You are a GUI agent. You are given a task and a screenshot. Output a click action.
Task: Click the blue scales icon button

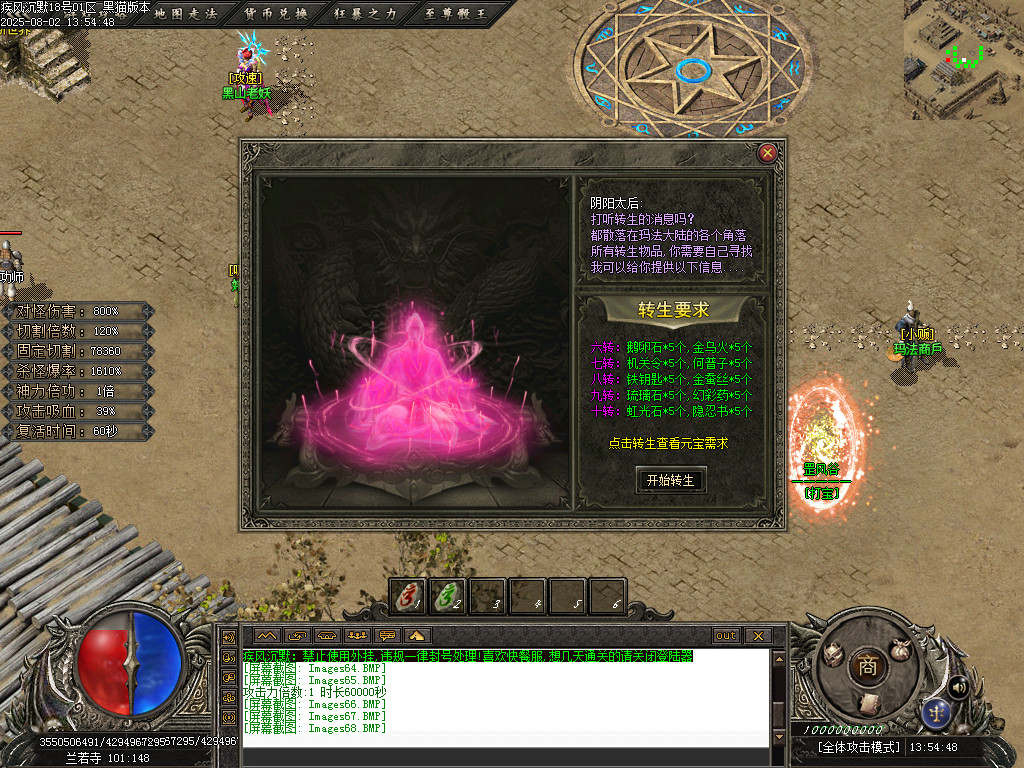937,713
